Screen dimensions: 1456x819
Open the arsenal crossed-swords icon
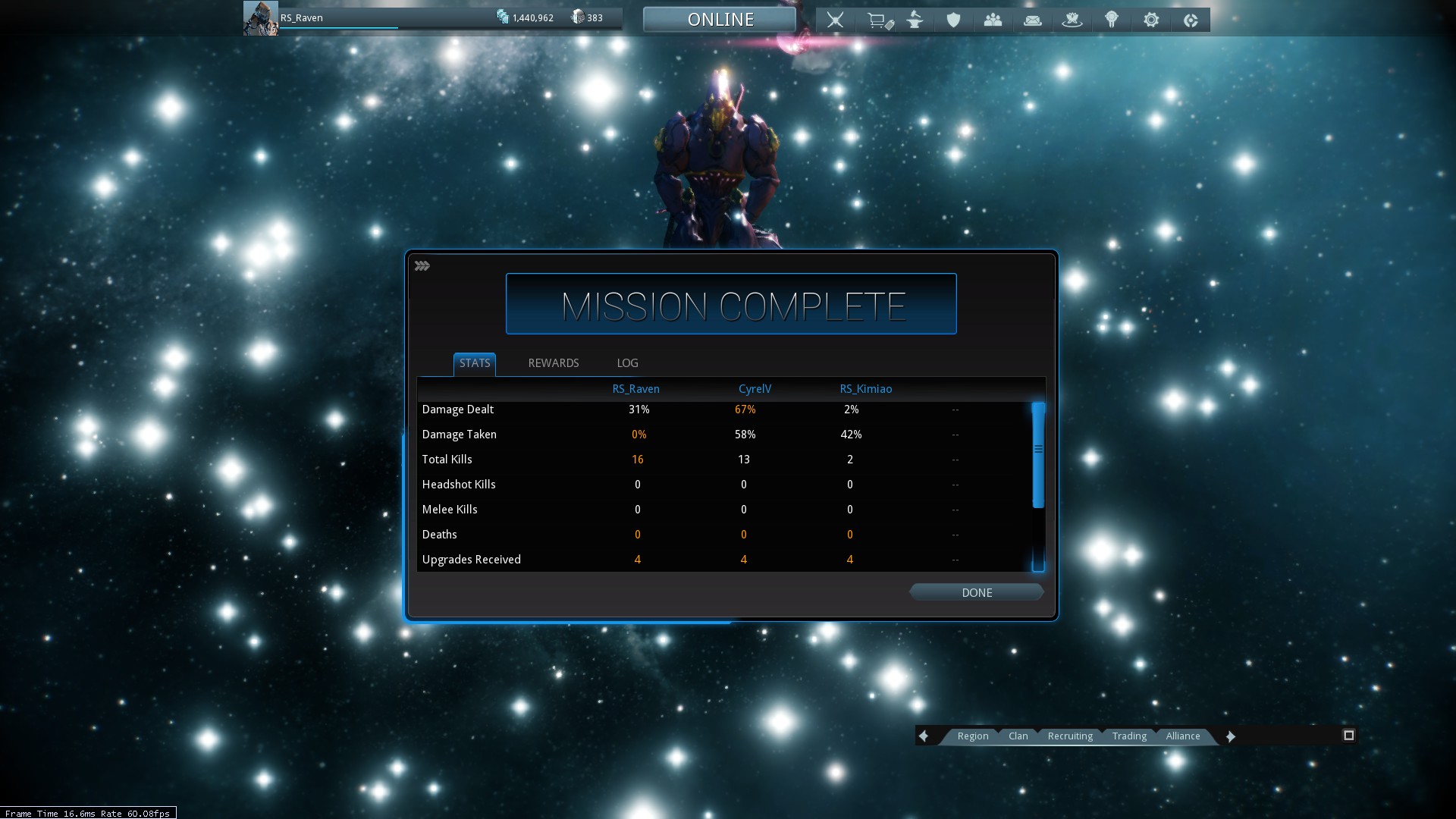(x=835, y=20)
